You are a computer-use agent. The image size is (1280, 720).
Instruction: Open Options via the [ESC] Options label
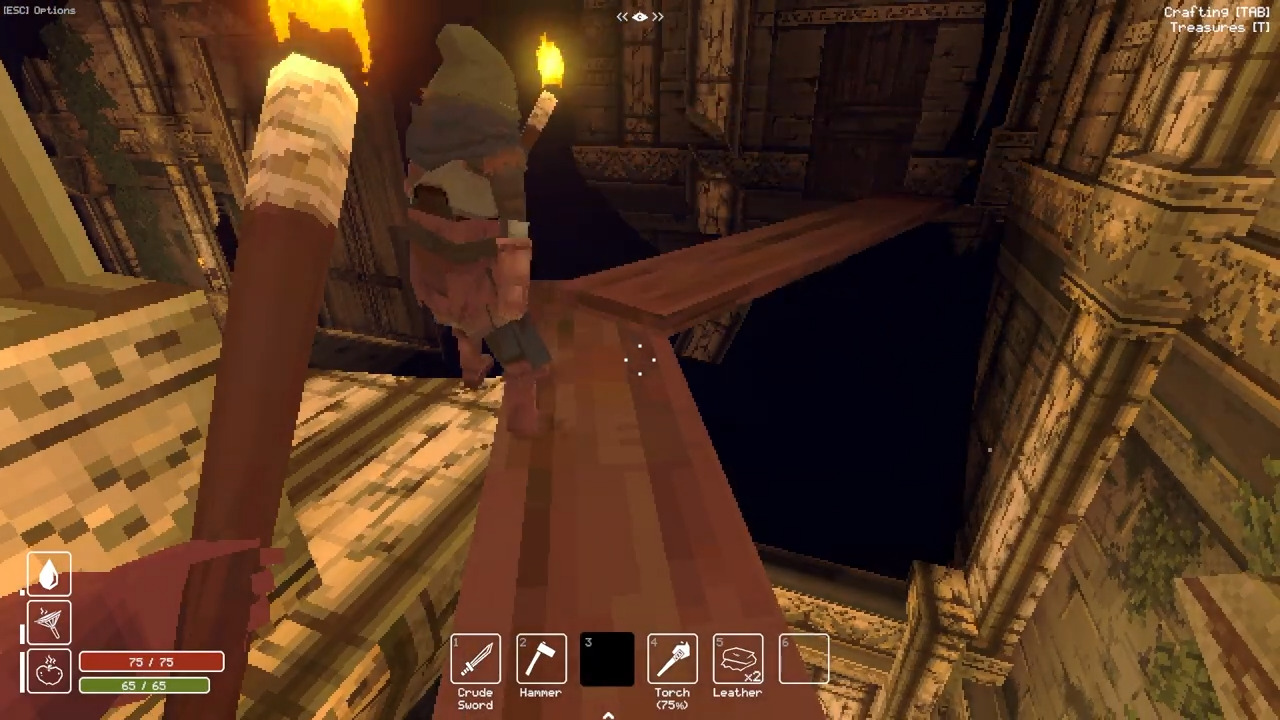click(39, 10)
